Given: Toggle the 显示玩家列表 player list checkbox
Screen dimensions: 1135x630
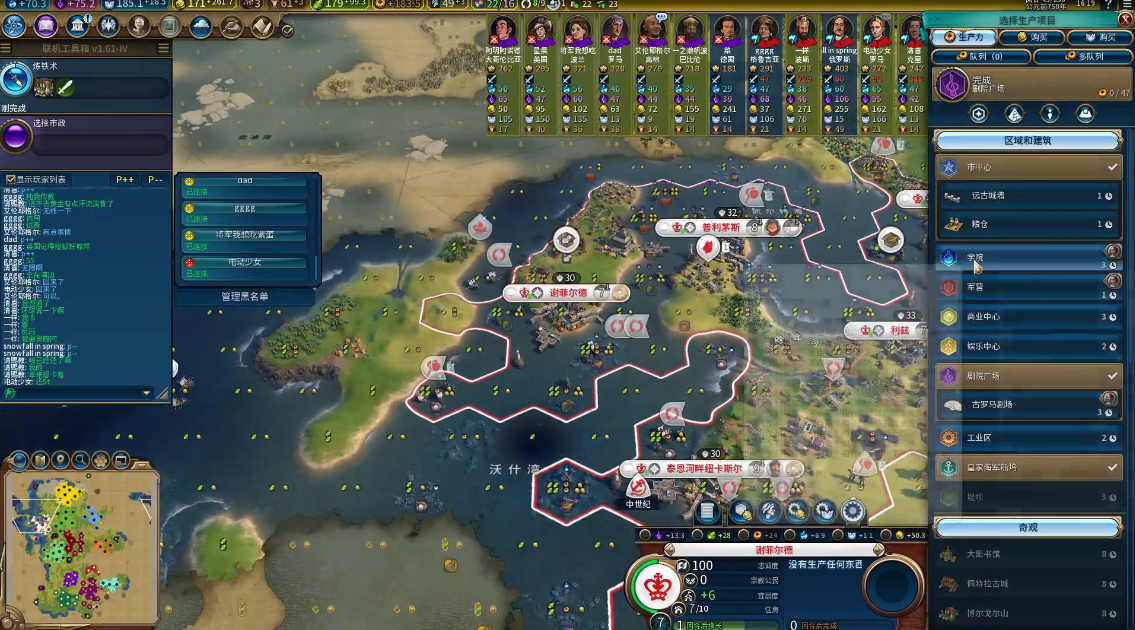Looking at the screenshot, I should (x=10, y=180).
